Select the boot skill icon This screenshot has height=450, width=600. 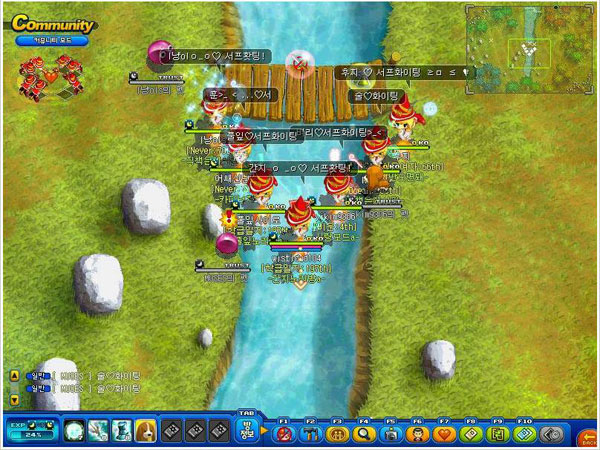point(121,431)
